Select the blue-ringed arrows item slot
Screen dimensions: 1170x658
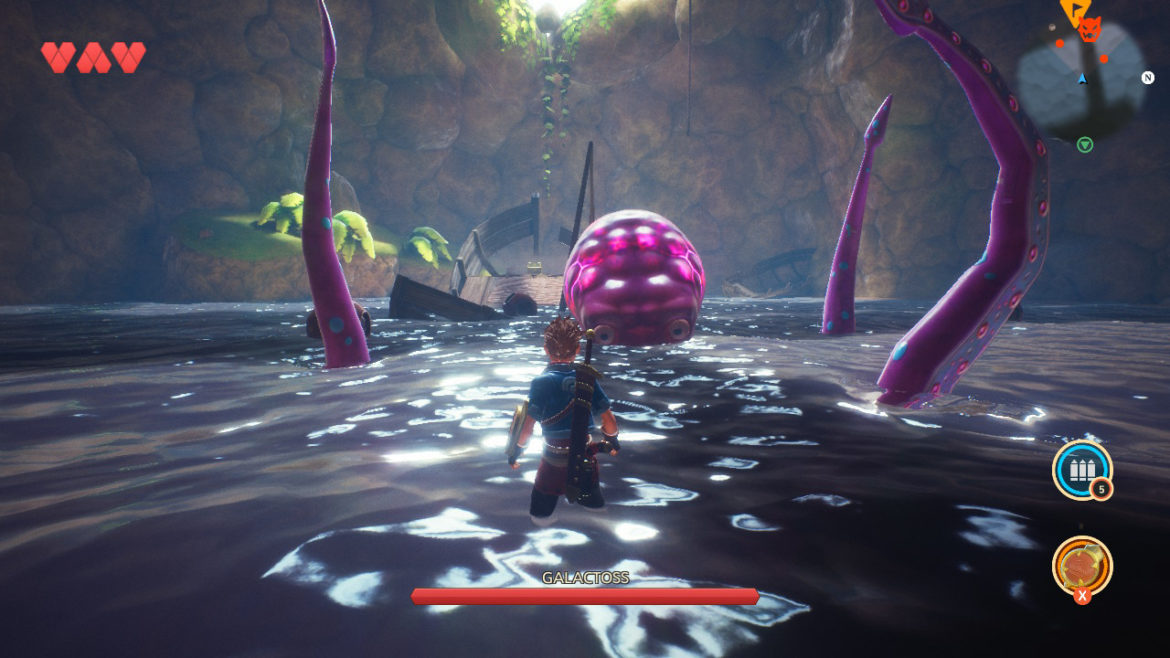point(1081,469)
